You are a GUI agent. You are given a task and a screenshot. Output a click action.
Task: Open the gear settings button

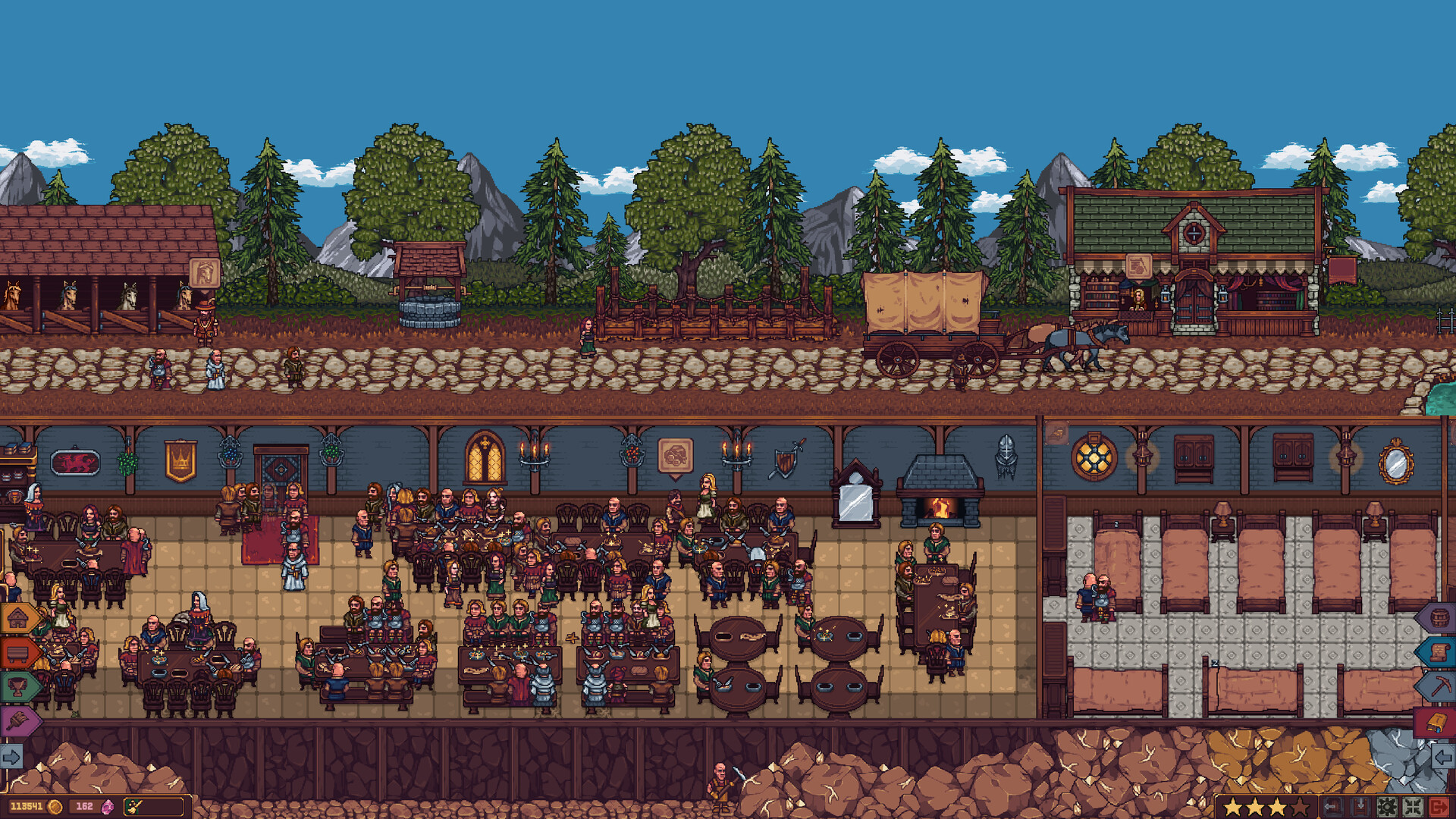(1387, 807)
